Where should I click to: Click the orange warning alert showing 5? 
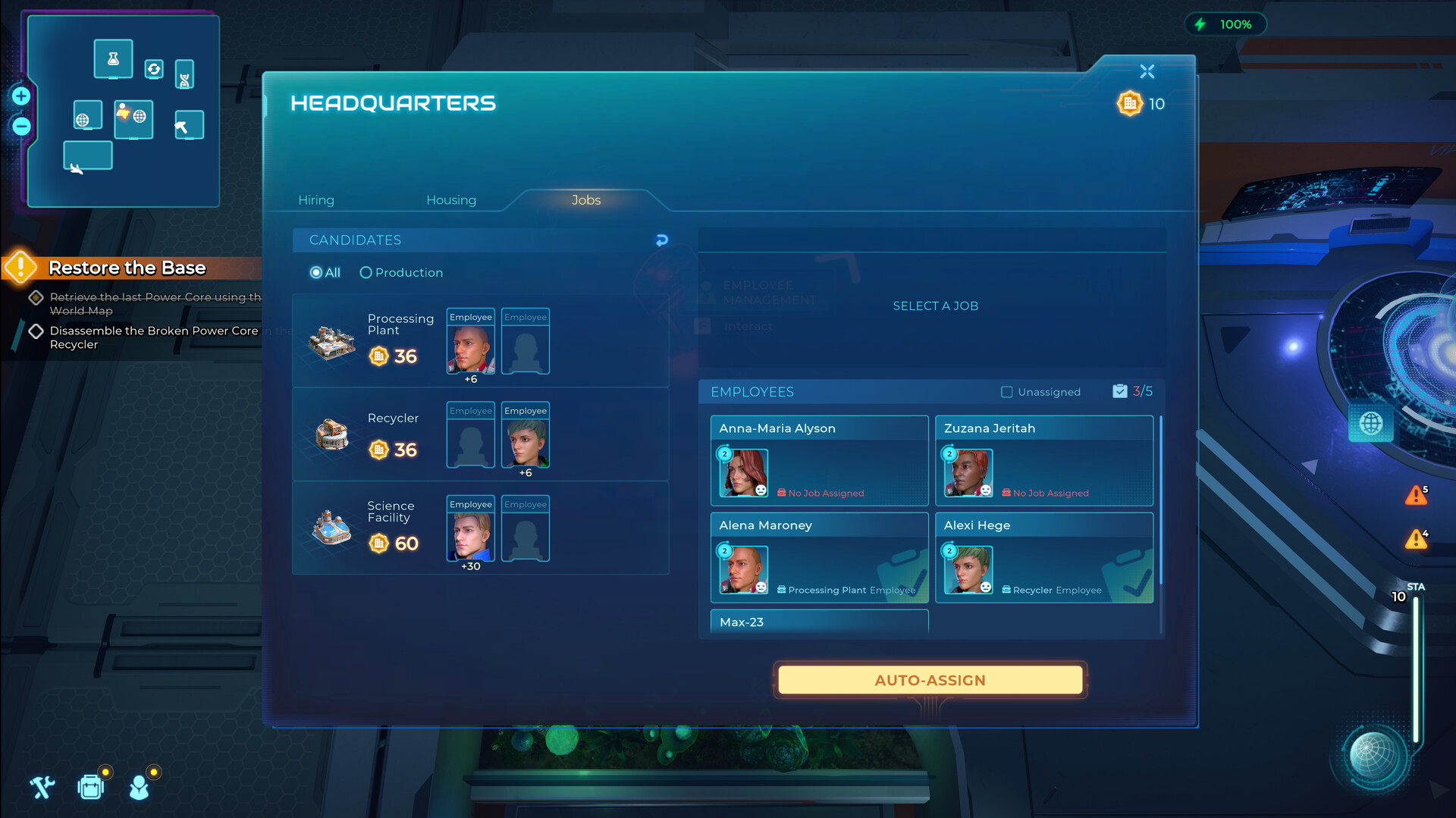coord(1417,496)
